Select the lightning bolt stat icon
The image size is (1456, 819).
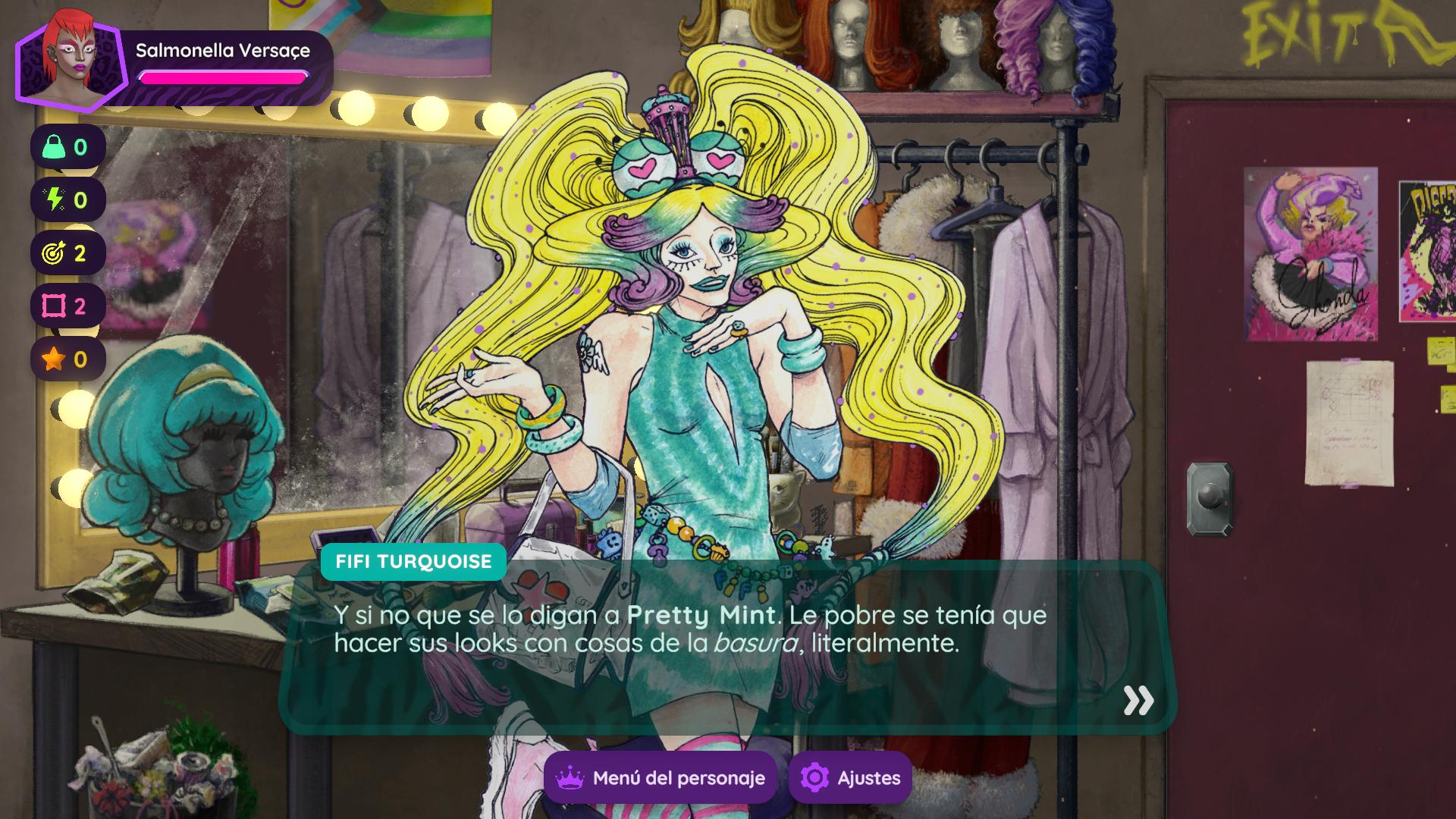(55, 200)
